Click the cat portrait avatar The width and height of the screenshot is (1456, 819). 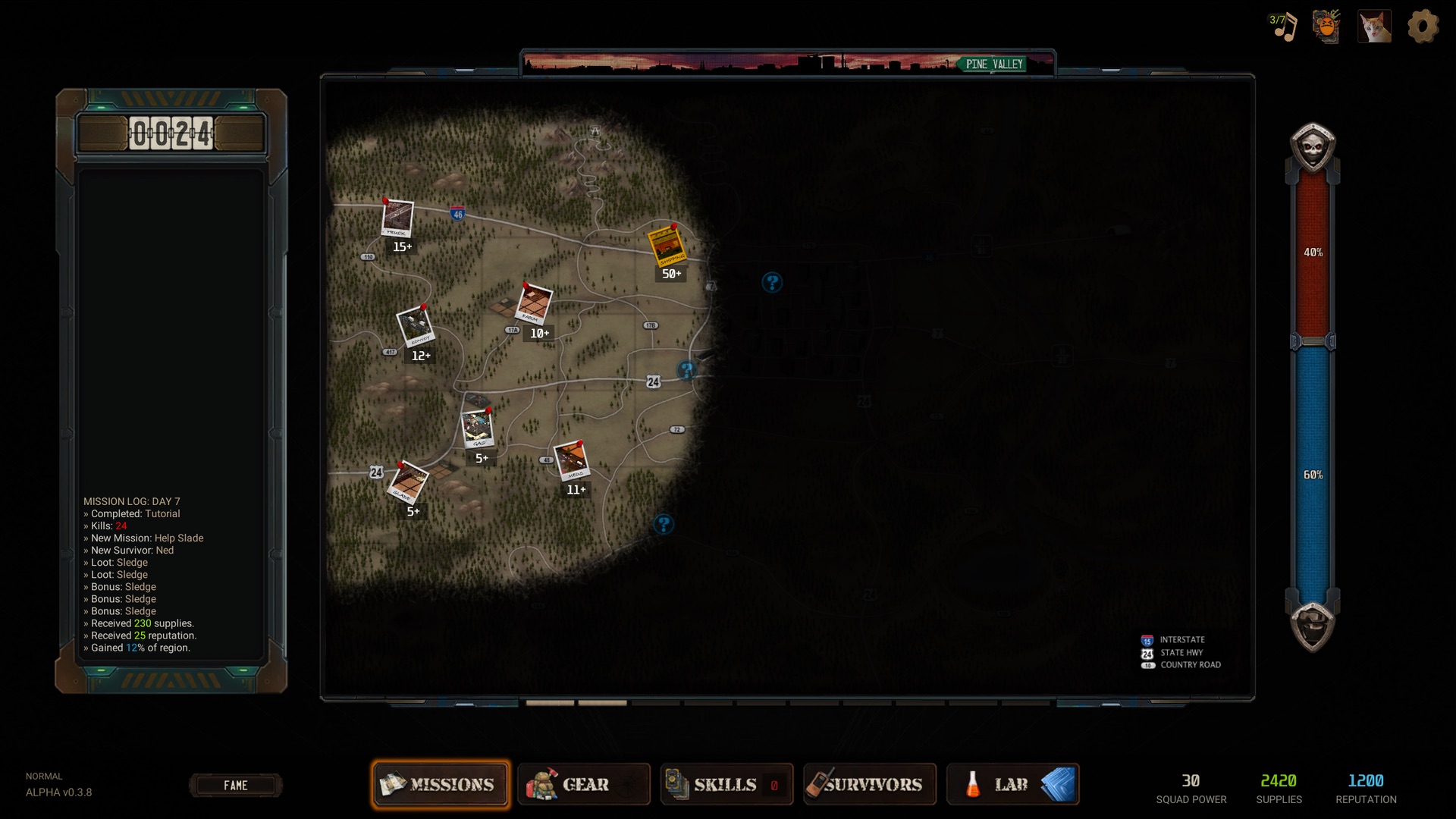point(1374,27)
